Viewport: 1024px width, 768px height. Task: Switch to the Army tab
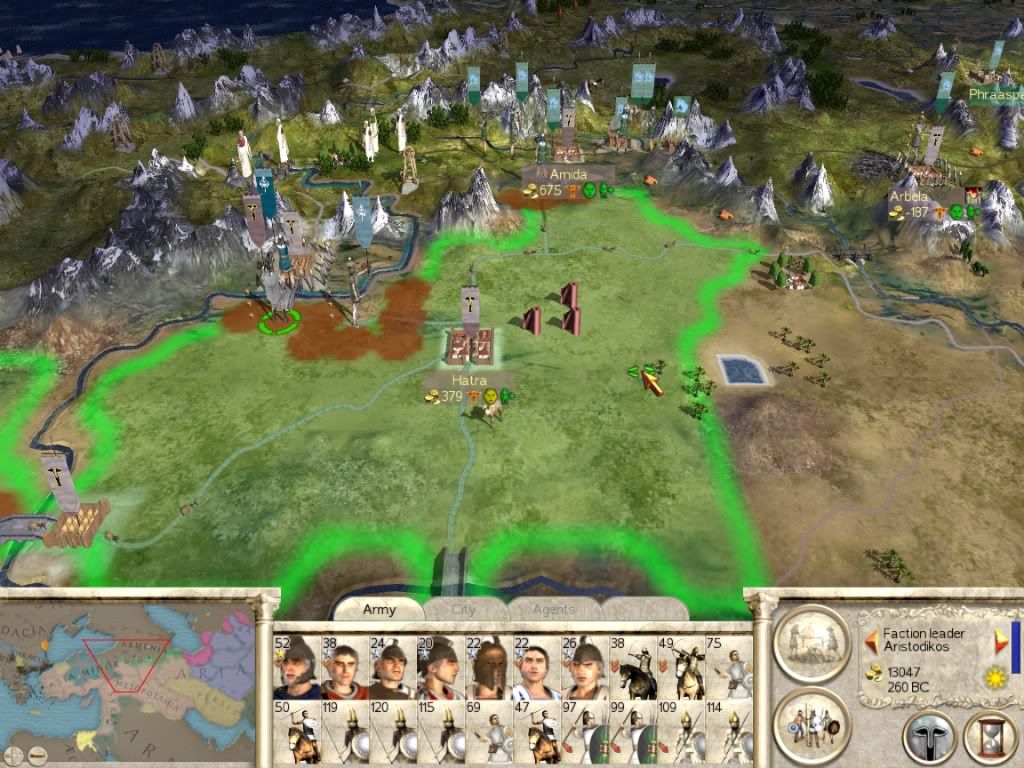379,609
